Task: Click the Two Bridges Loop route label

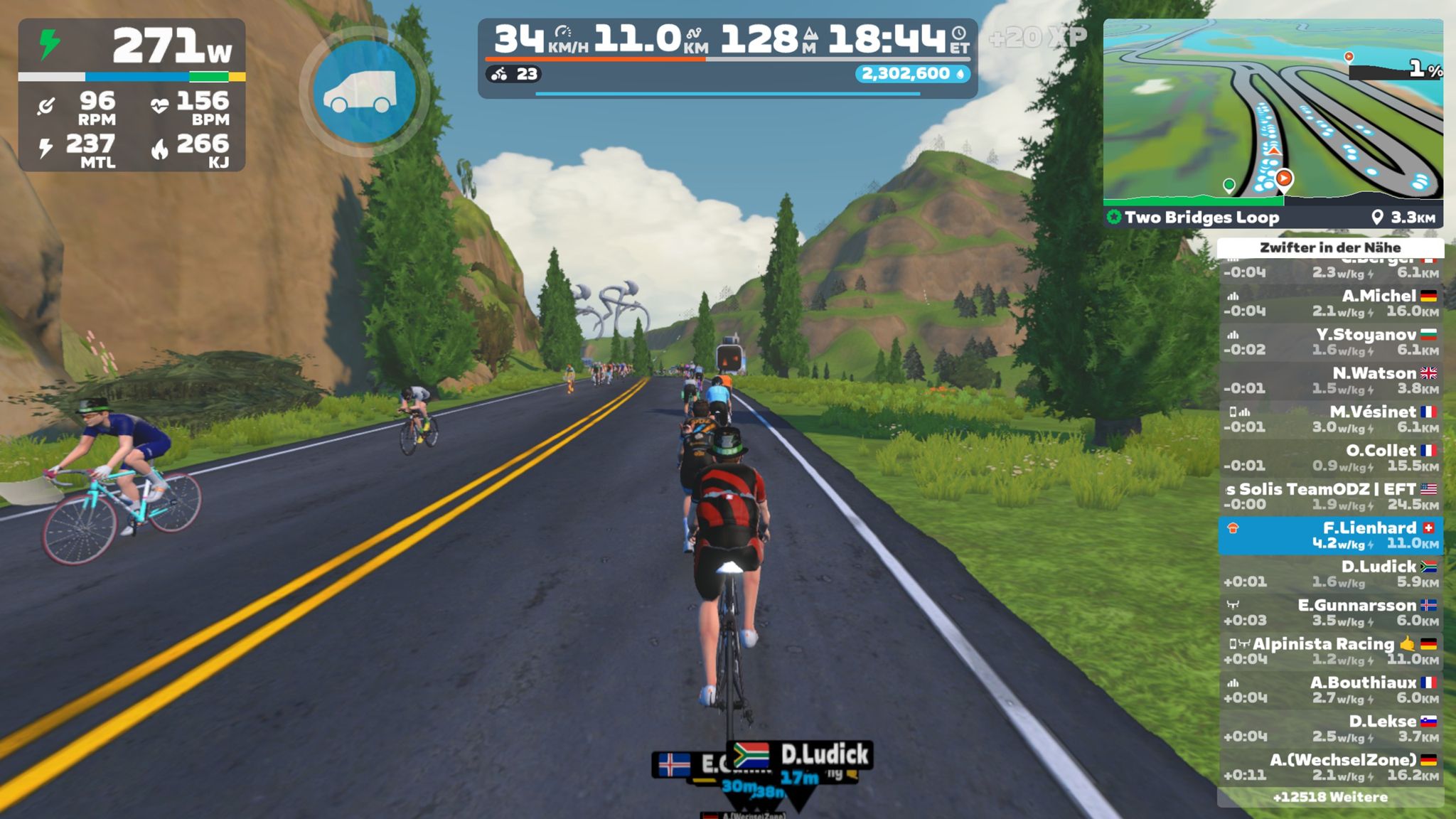Action: point(1201,218)
